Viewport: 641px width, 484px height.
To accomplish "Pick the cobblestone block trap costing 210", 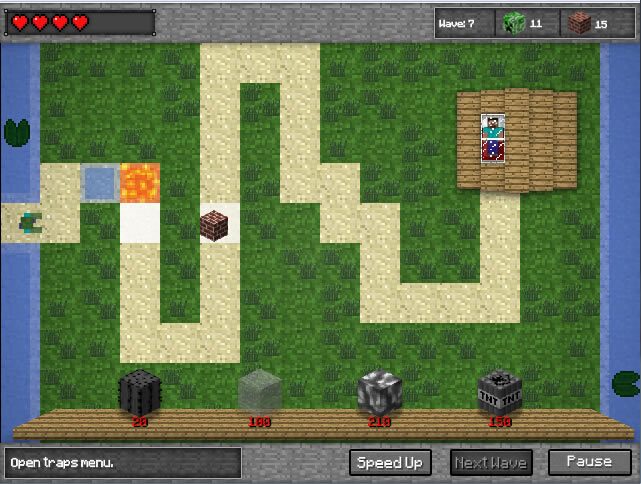I will [380, 391].
